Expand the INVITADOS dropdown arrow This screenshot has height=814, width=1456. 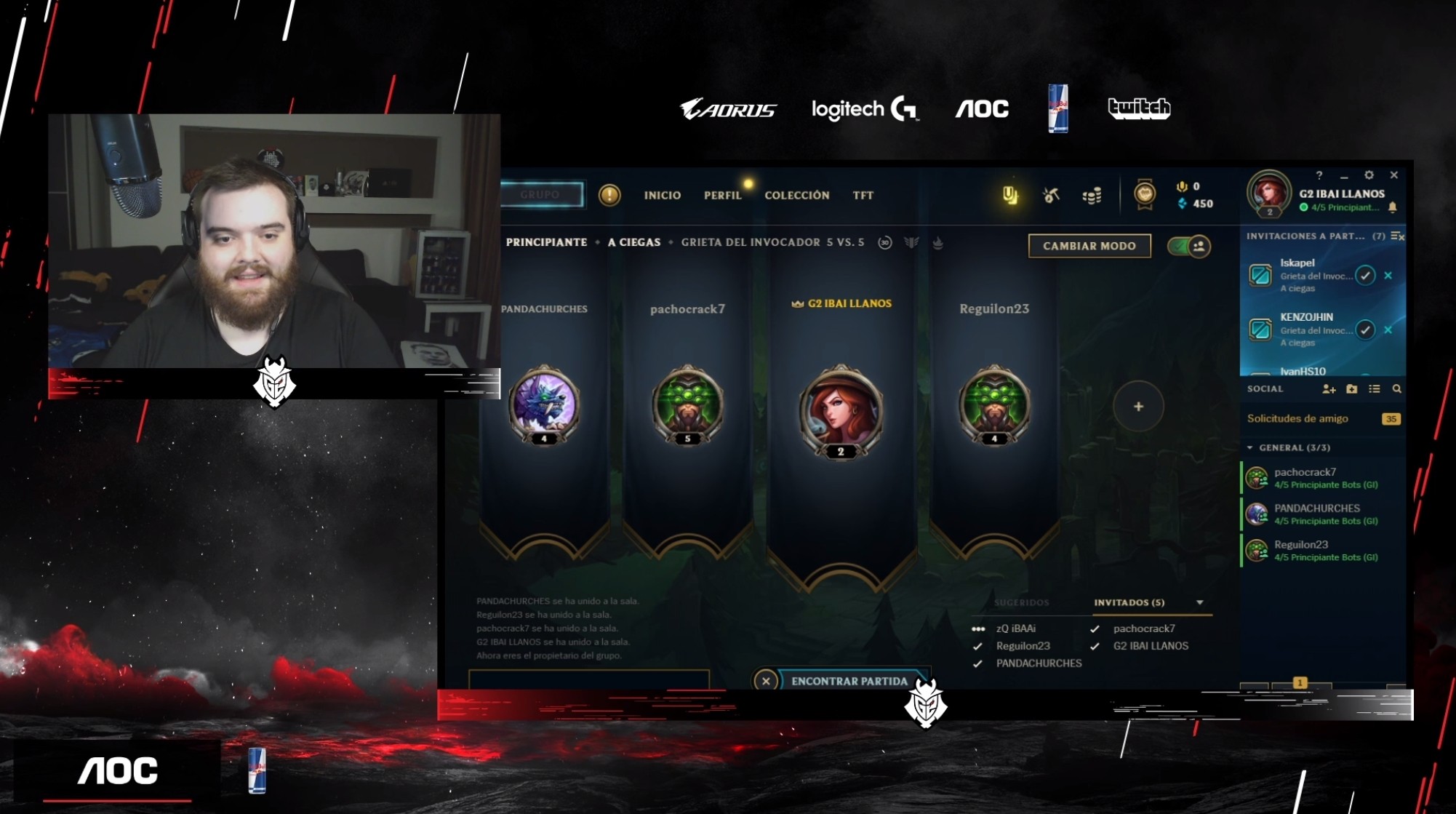tap(1200, 602)
